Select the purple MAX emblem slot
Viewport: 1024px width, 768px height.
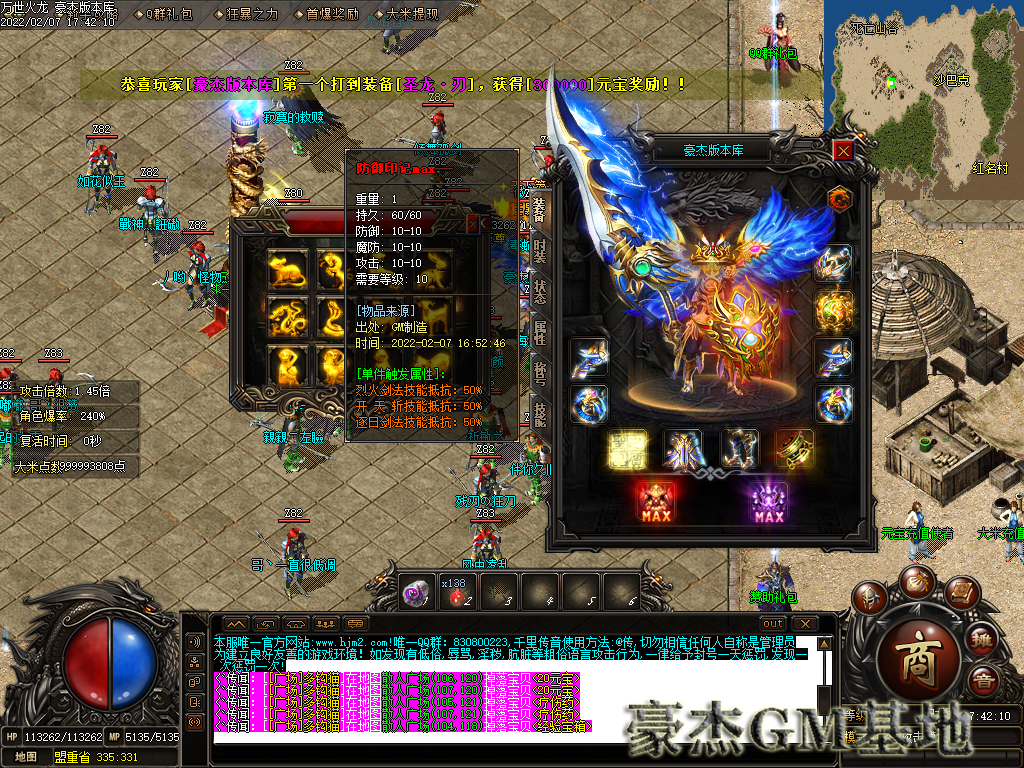coord(768,500)
